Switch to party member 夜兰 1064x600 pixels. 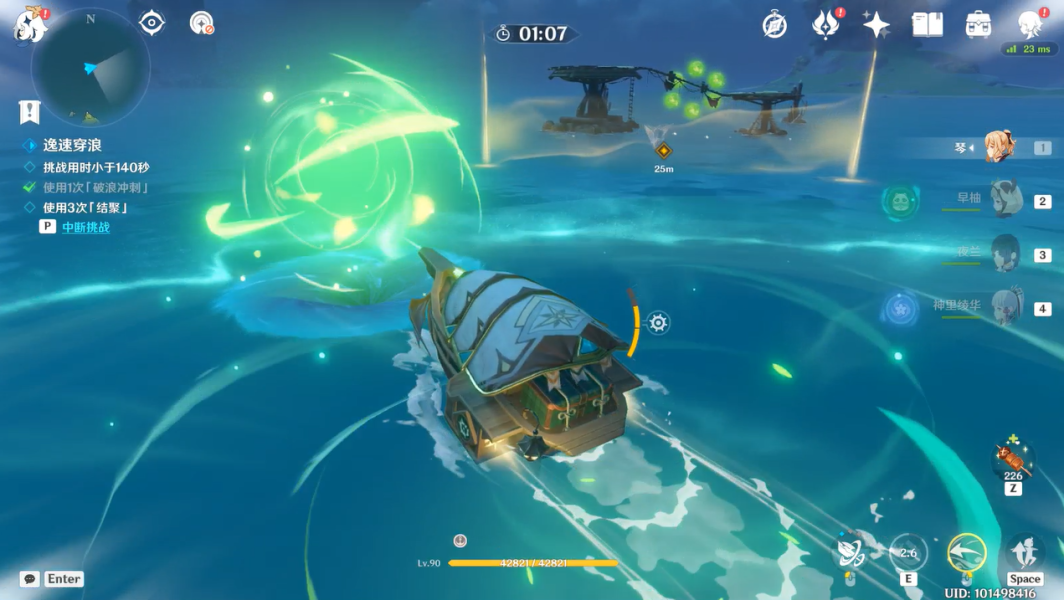[x=1004, y=253]
